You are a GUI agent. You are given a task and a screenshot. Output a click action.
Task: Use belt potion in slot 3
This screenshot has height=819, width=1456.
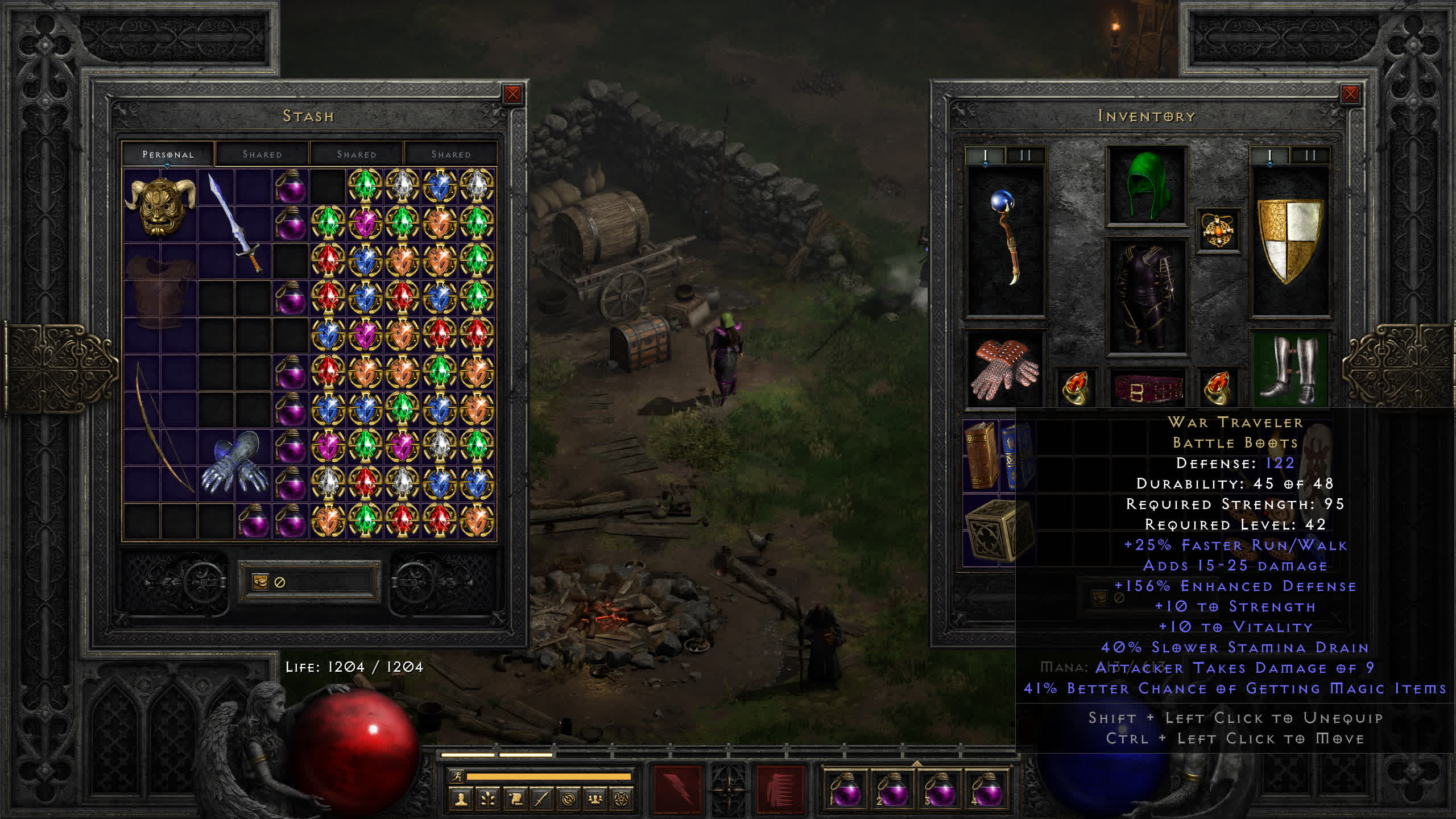pyautogui.click(x=940, y=789)
